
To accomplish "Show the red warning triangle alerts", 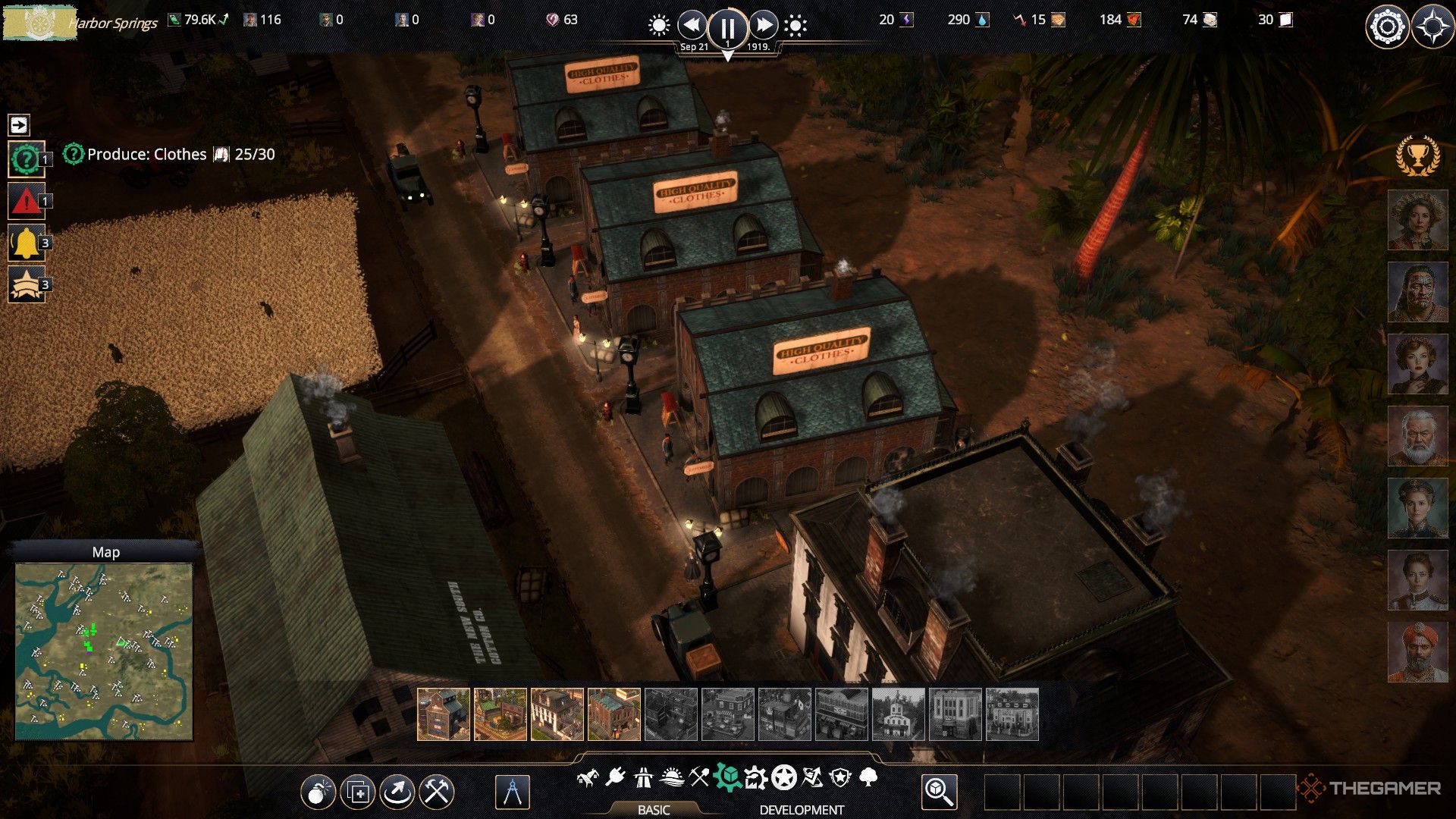I will point(26,201).
